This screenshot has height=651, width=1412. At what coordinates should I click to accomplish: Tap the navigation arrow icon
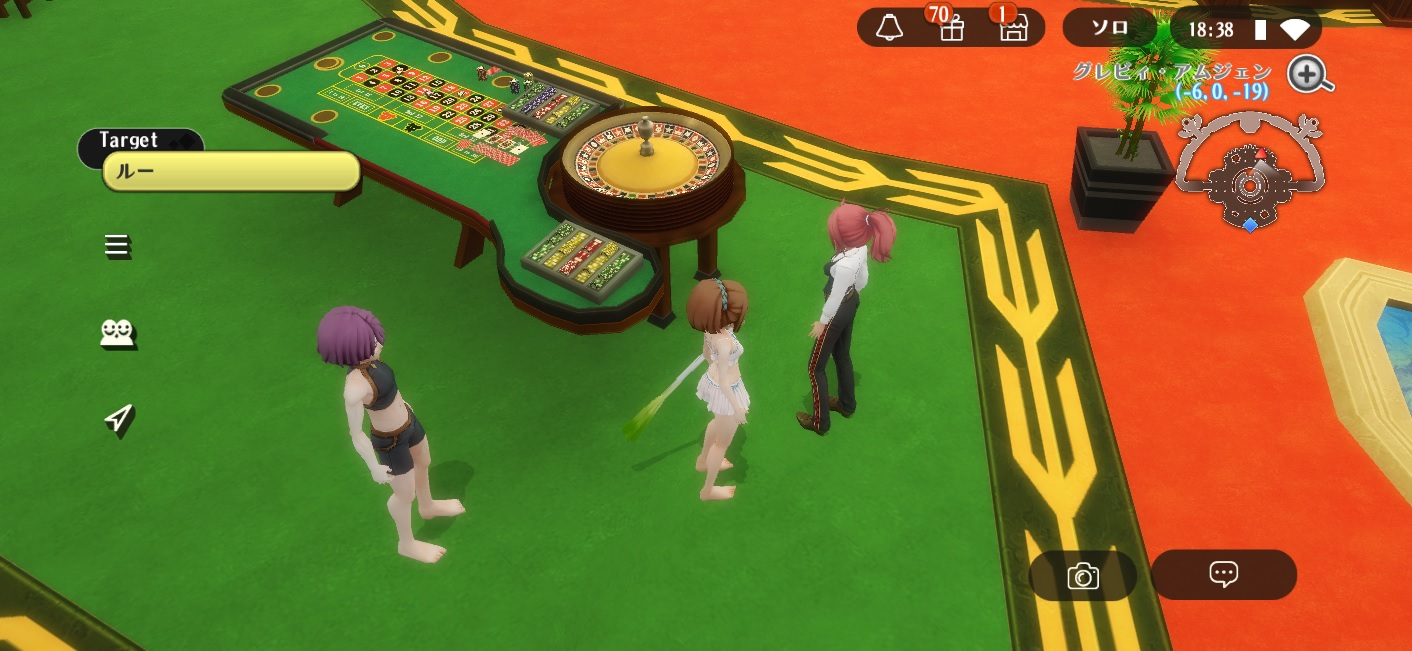[118, 420]
